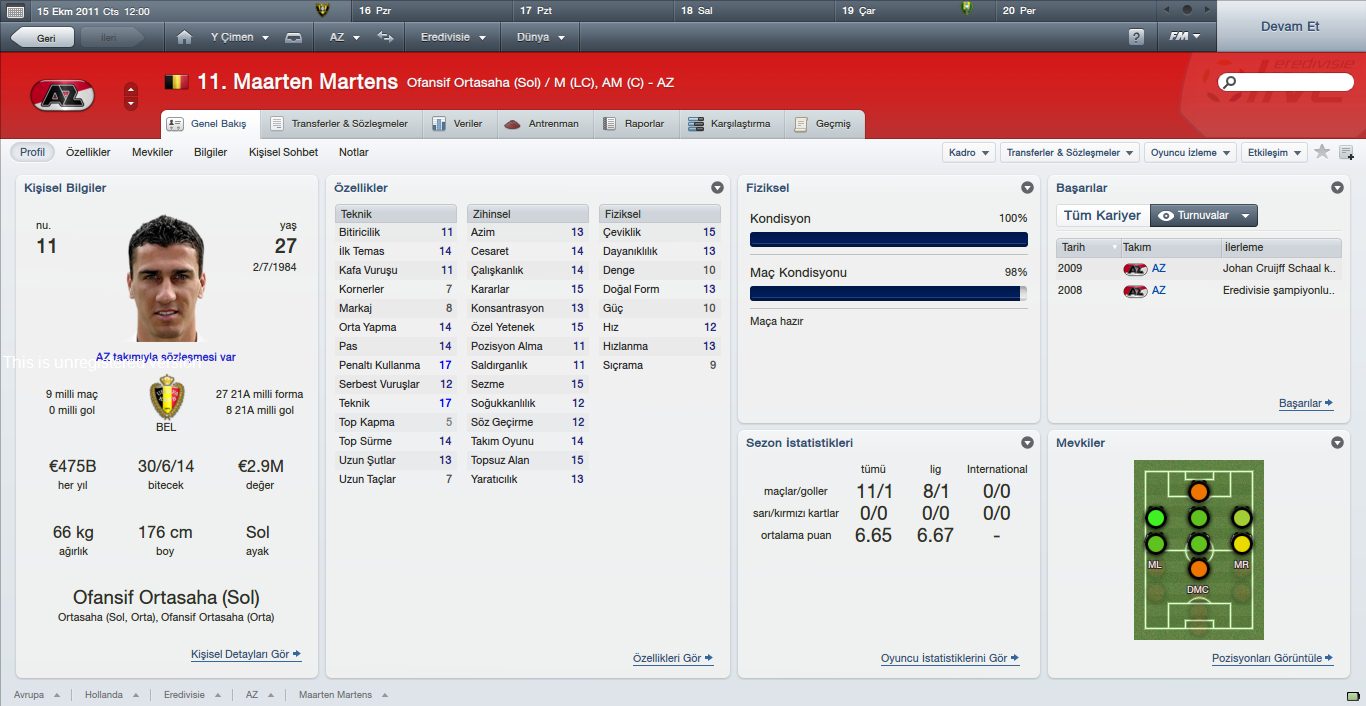Go back with the Geri button
Image resolution: width=1366 pixels, height=706 pixels.
(42, 37)
